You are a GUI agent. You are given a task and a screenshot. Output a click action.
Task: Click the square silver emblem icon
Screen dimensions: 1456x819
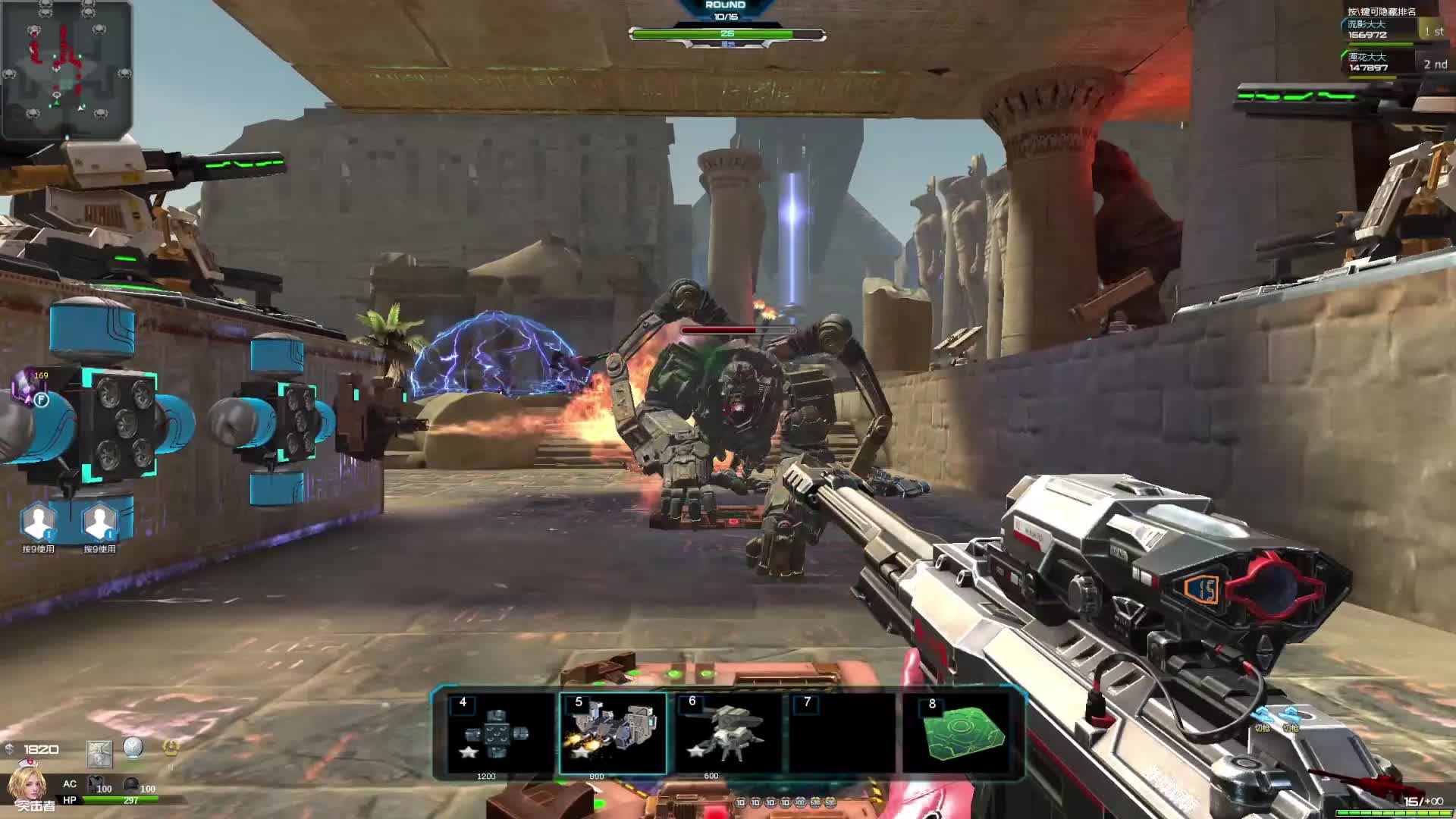pyautogui.click(x=99, y=753)
